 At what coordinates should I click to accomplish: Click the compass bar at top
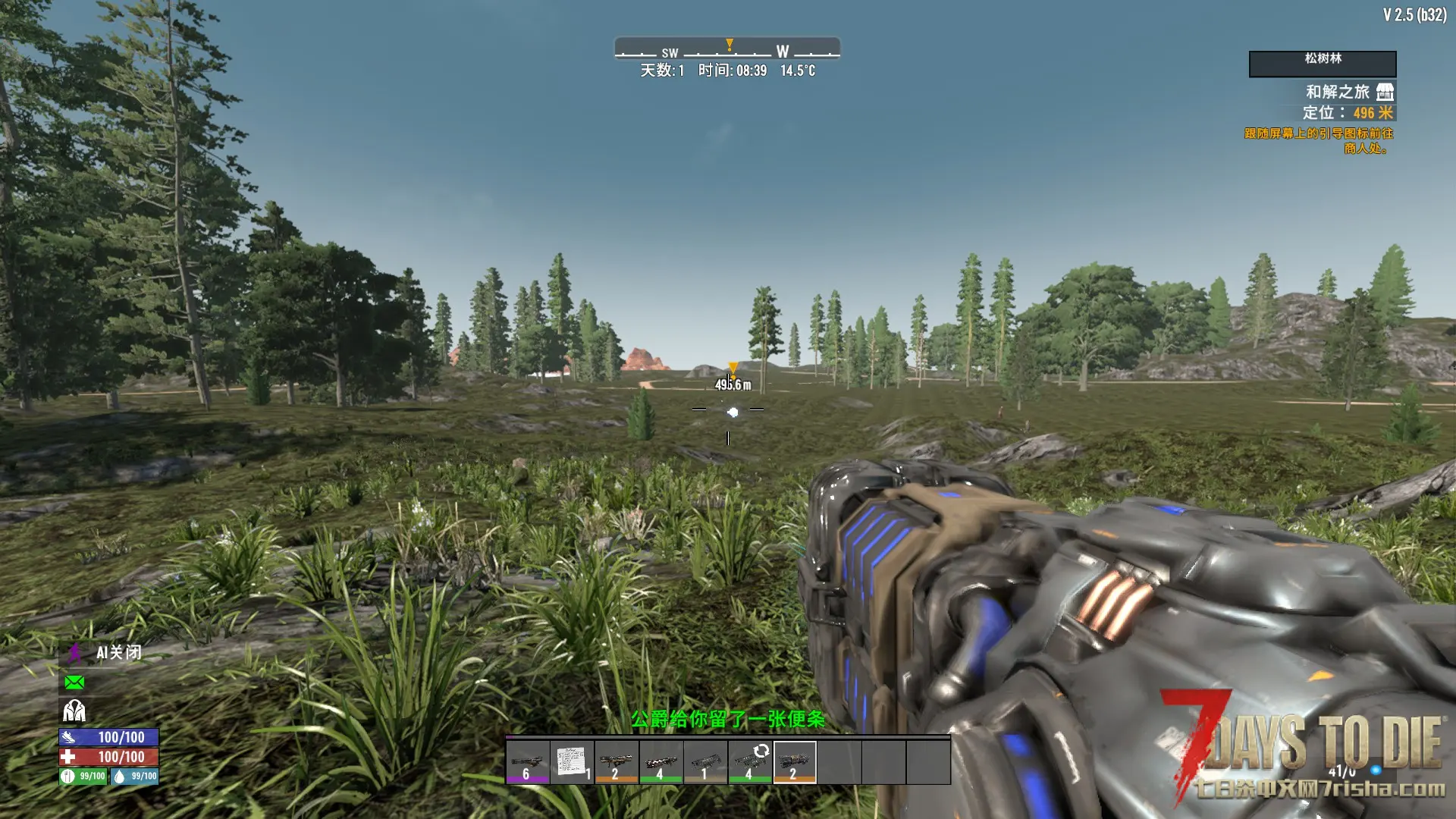727,49
